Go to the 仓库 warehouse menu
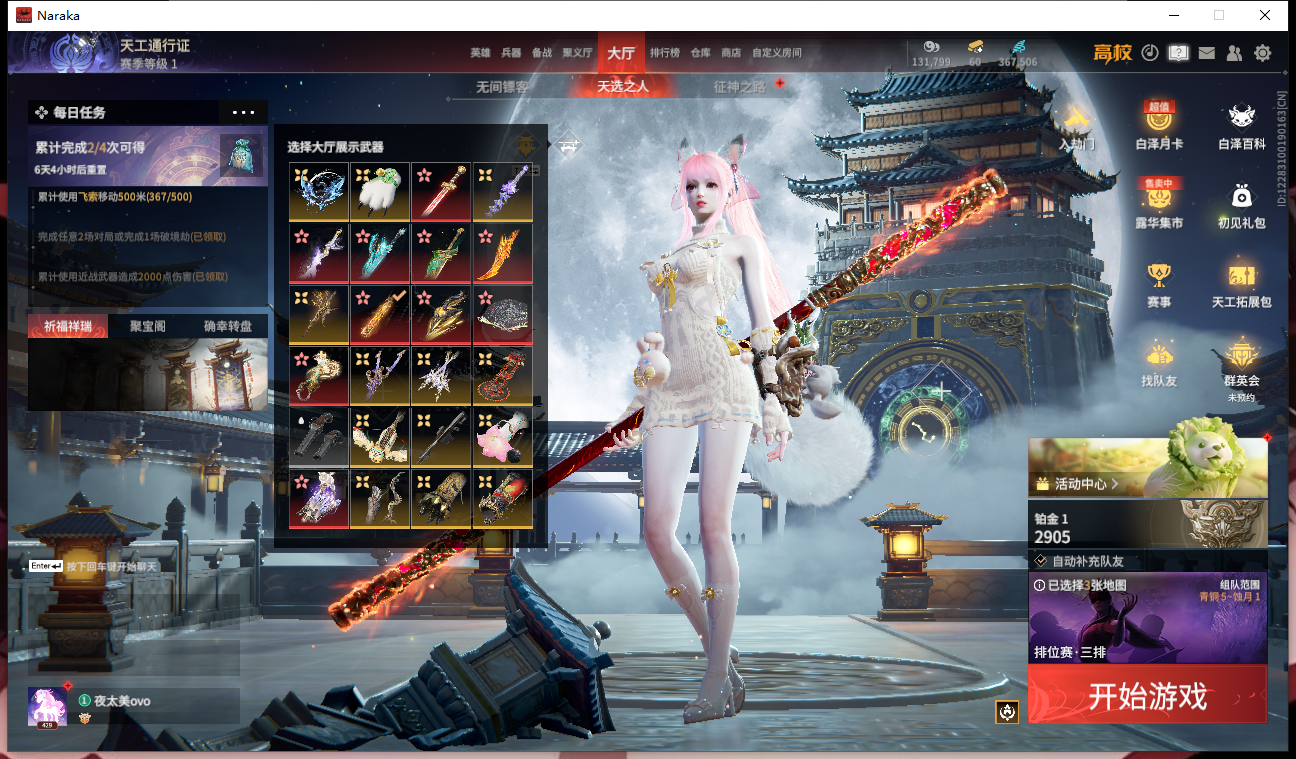 tap(700, 53)
